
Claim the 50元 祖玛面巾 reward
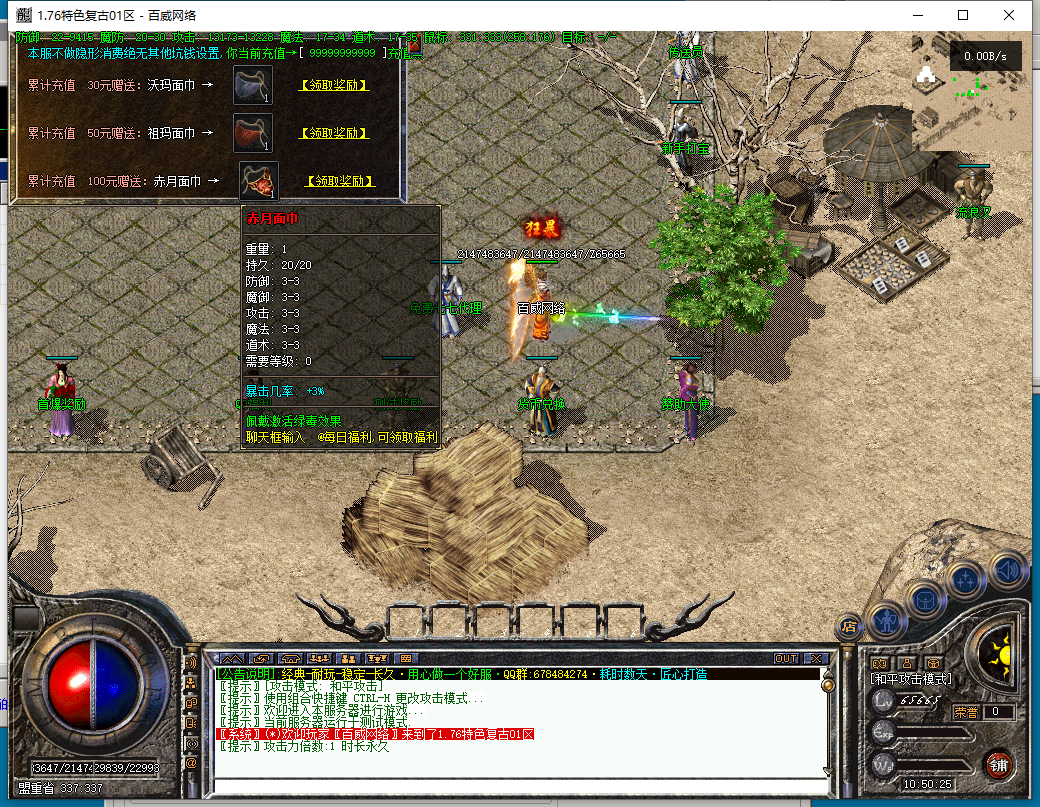tap(335, 133)
